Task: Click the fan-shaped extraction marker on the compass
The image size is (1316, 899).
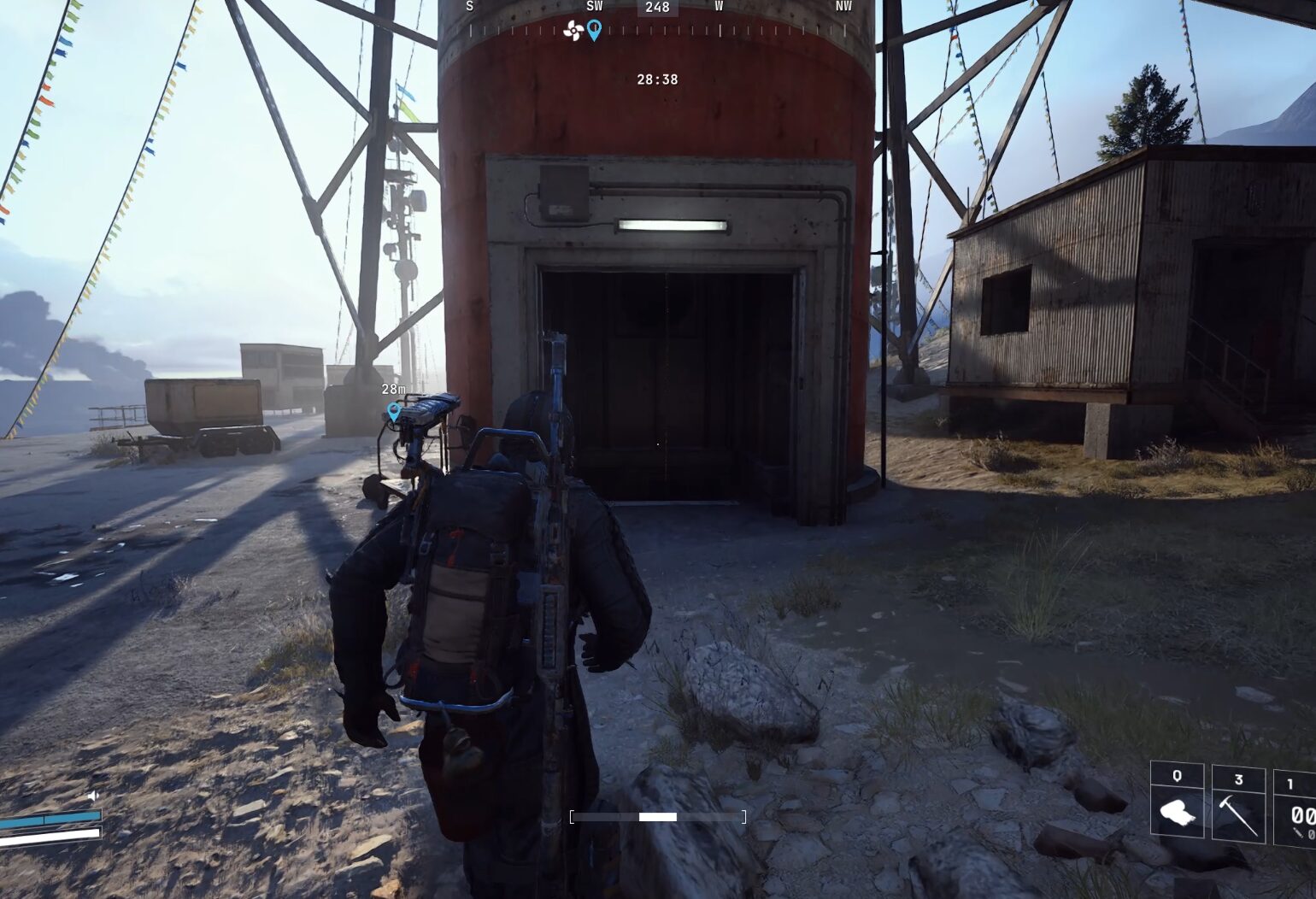Action: pos(573,32)
